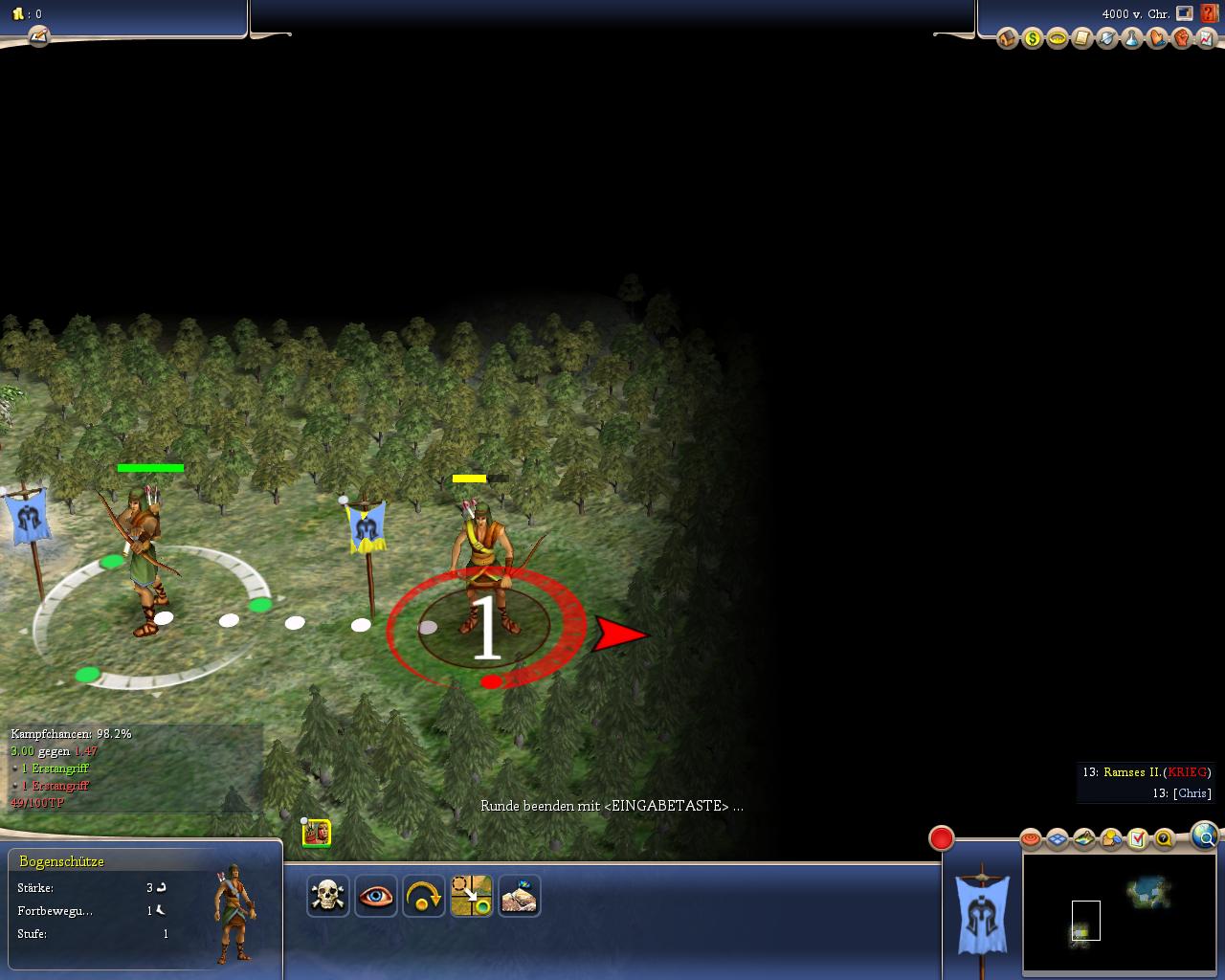End the turn with the red button
Image resolution: width=1225 pixels, height=980 pixels.
942,838
